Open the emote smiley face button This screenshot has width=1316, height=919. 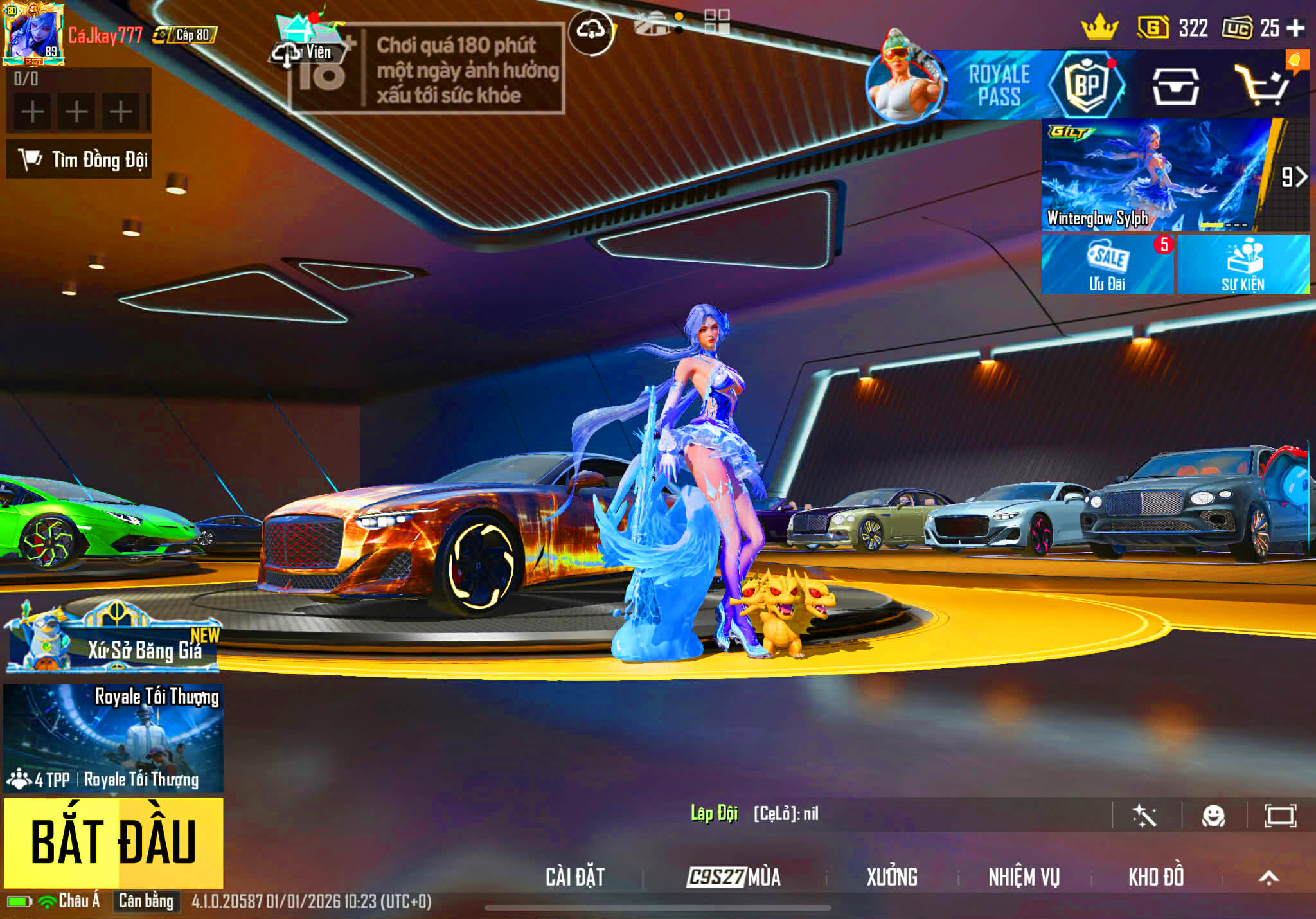(1213, 816)
